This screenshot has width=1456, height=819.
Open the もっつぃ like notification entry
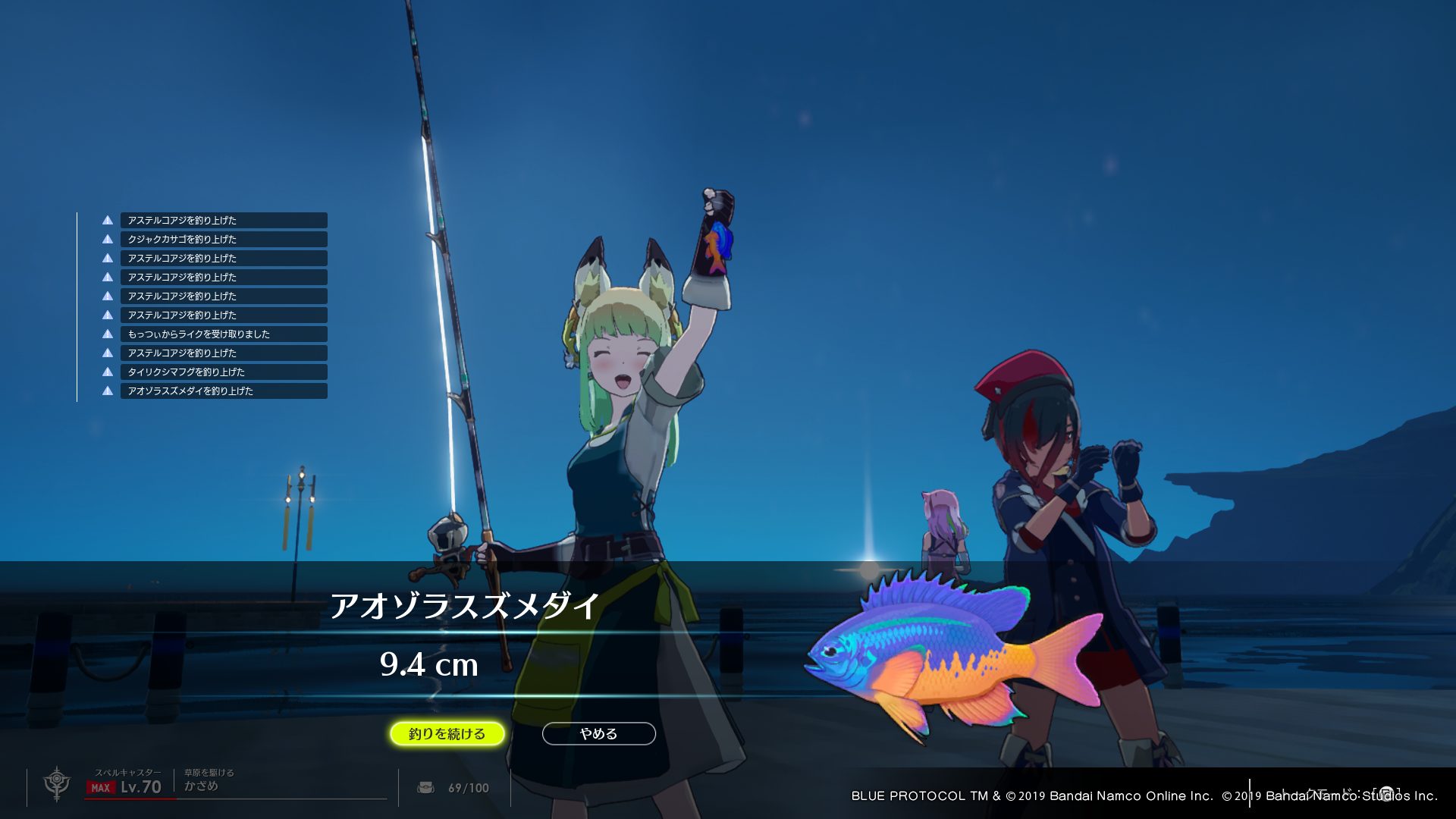click(x=223, y=334)
